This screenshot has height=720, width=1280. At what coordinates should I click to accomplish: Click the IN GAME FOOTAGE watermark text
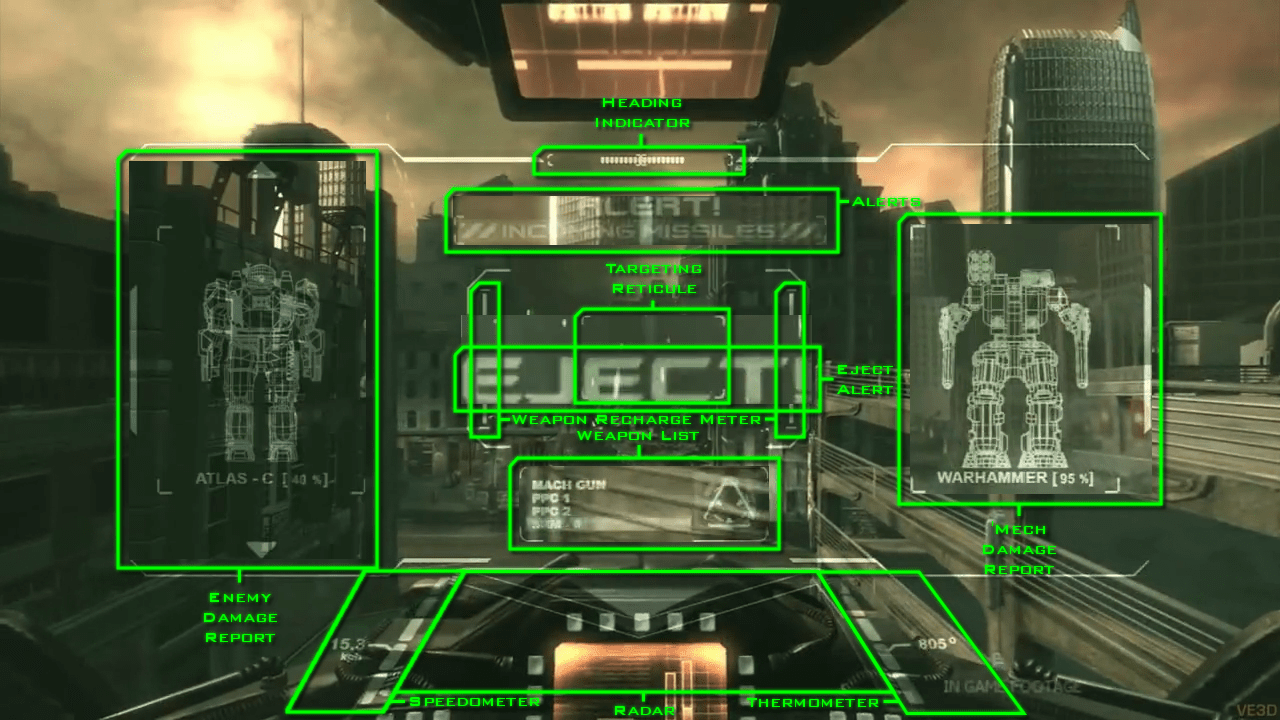(1011, 686)
